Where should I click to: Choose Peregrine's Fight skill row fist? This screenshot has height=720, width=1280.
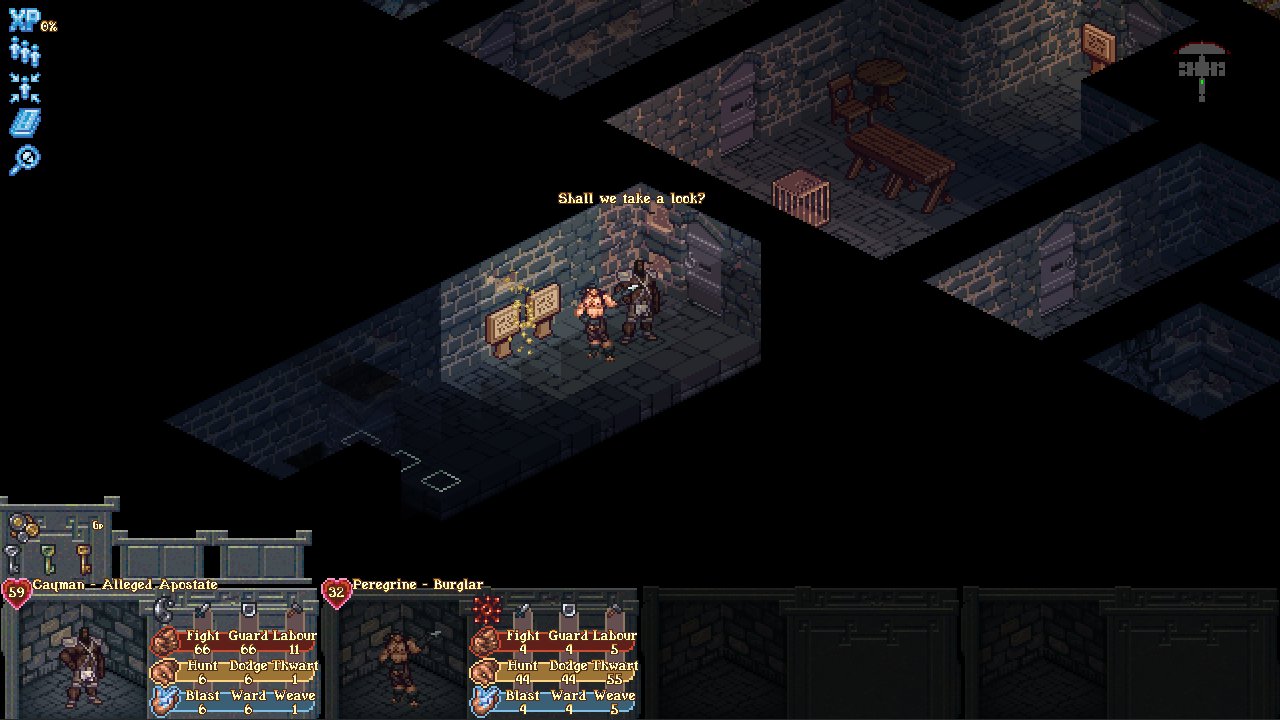(484, 640)
